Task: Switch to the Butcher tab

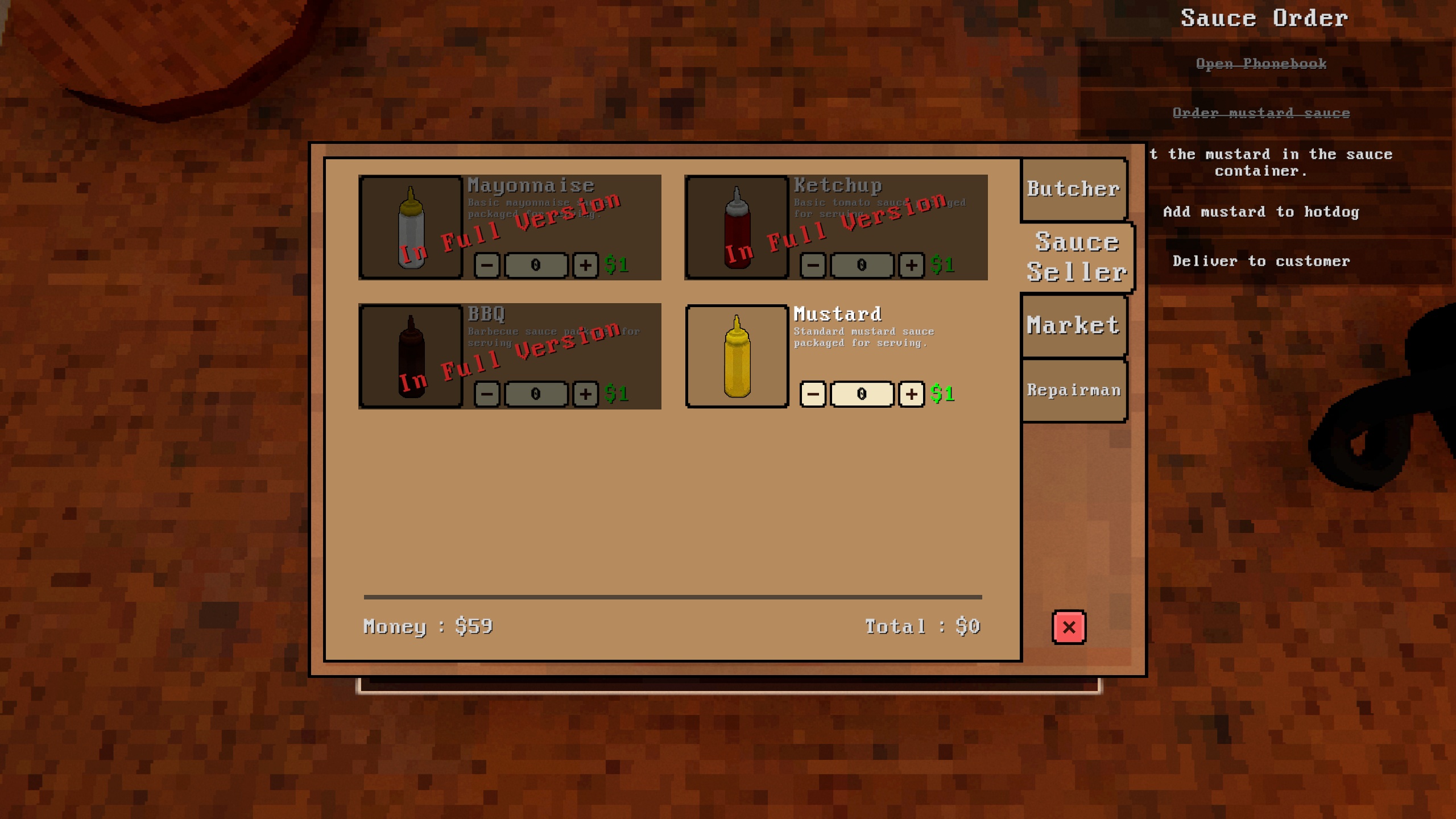Action: 1073,189
